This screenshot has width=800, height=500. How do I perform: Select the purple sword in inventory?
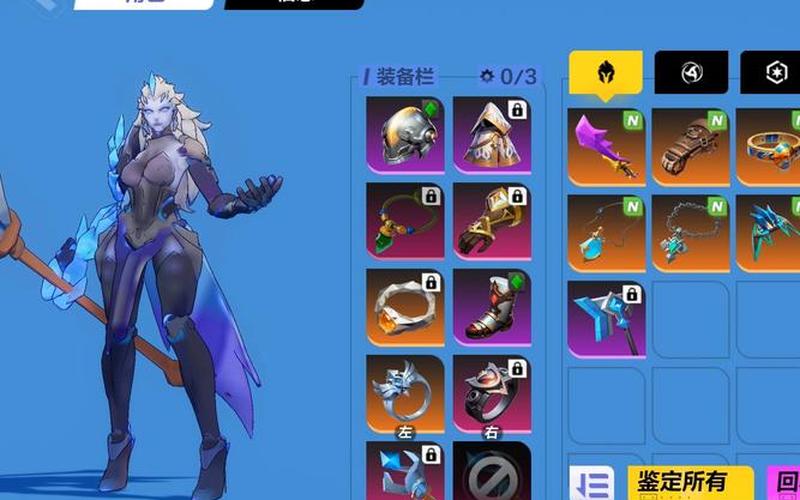(x=607, y=148)
